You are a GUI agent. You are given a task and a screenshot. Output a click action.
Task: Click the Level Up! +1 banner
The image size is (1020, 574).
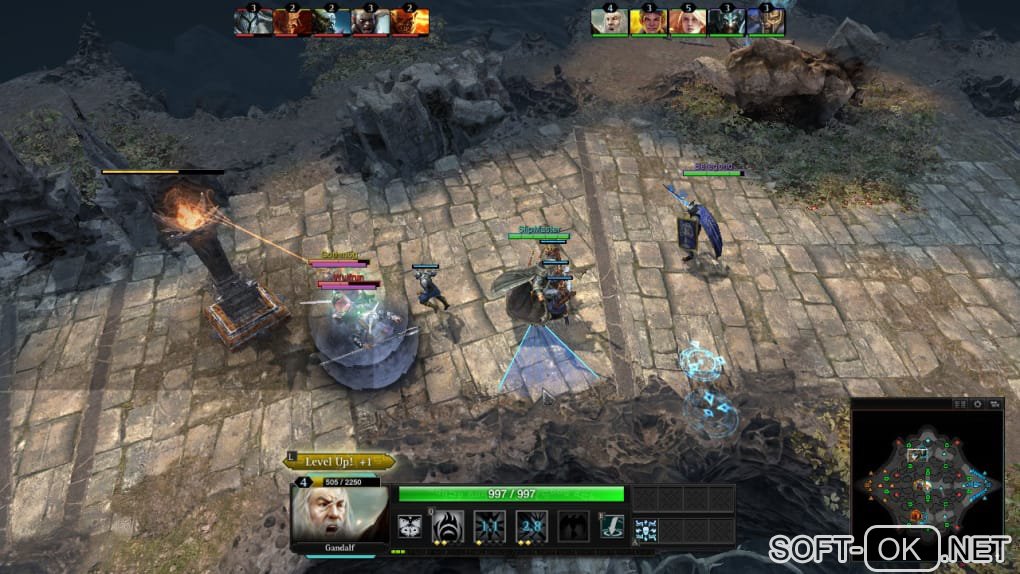pyautogui.click(x=340, y=462)
